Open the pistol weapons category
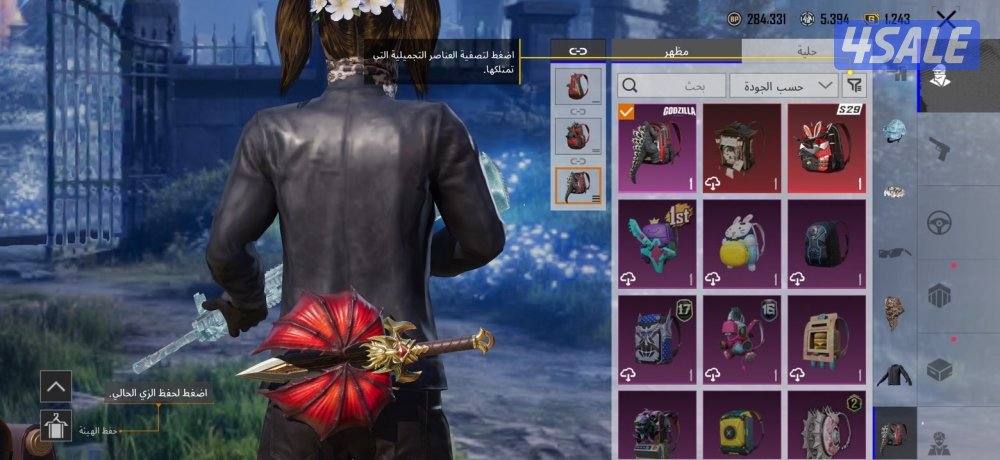This screenshot has height=460, width=1000. click(938, 149)
